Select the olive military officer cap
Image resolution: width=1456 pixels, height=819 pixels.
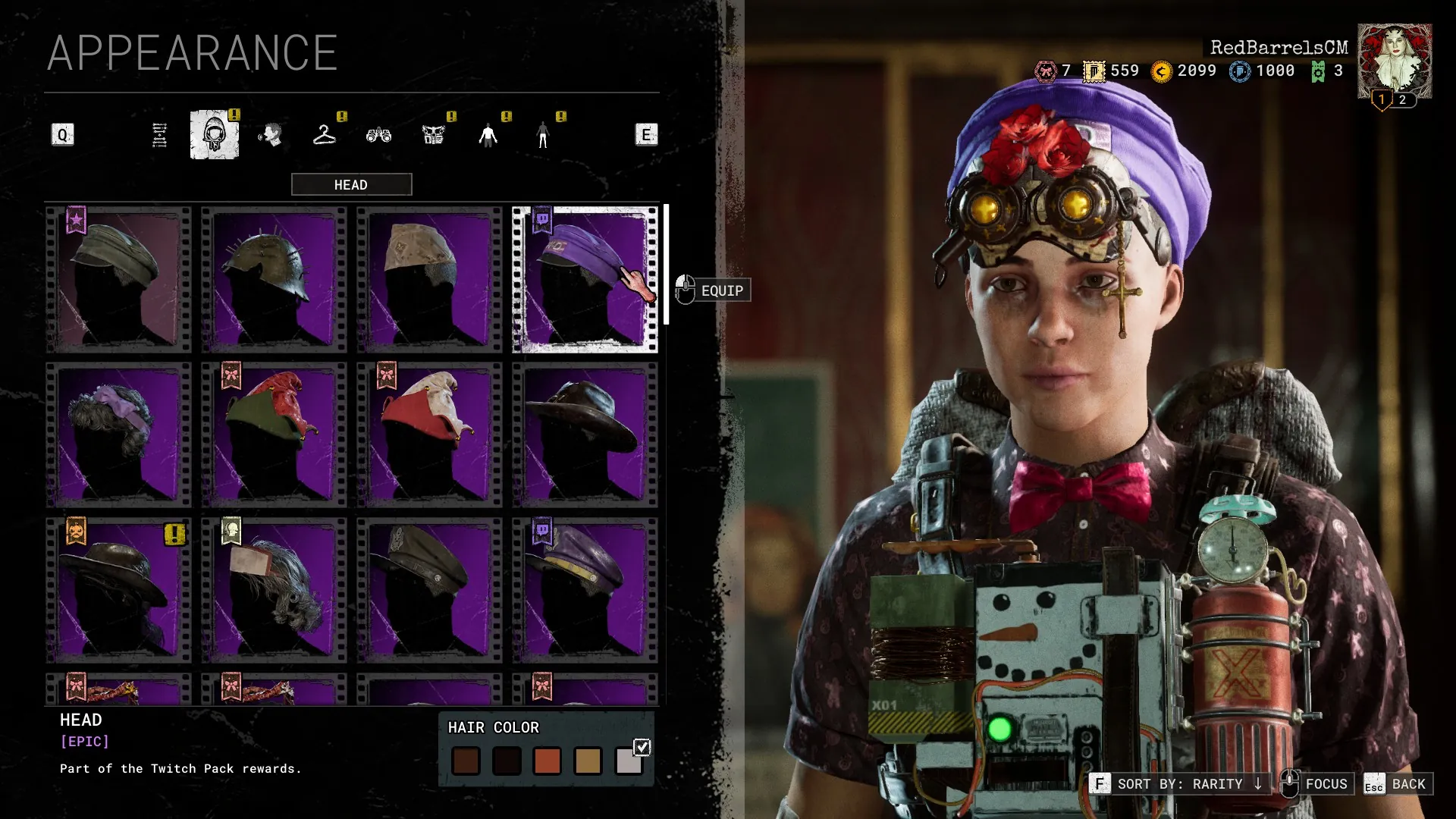[430, 590]
